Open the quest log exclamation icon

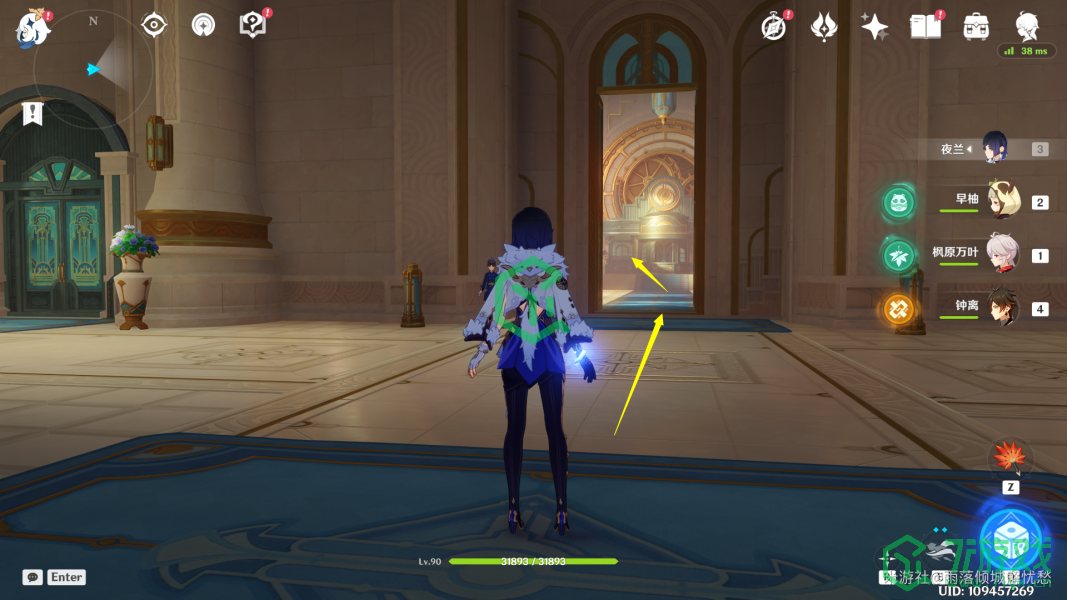click(33, 113)
